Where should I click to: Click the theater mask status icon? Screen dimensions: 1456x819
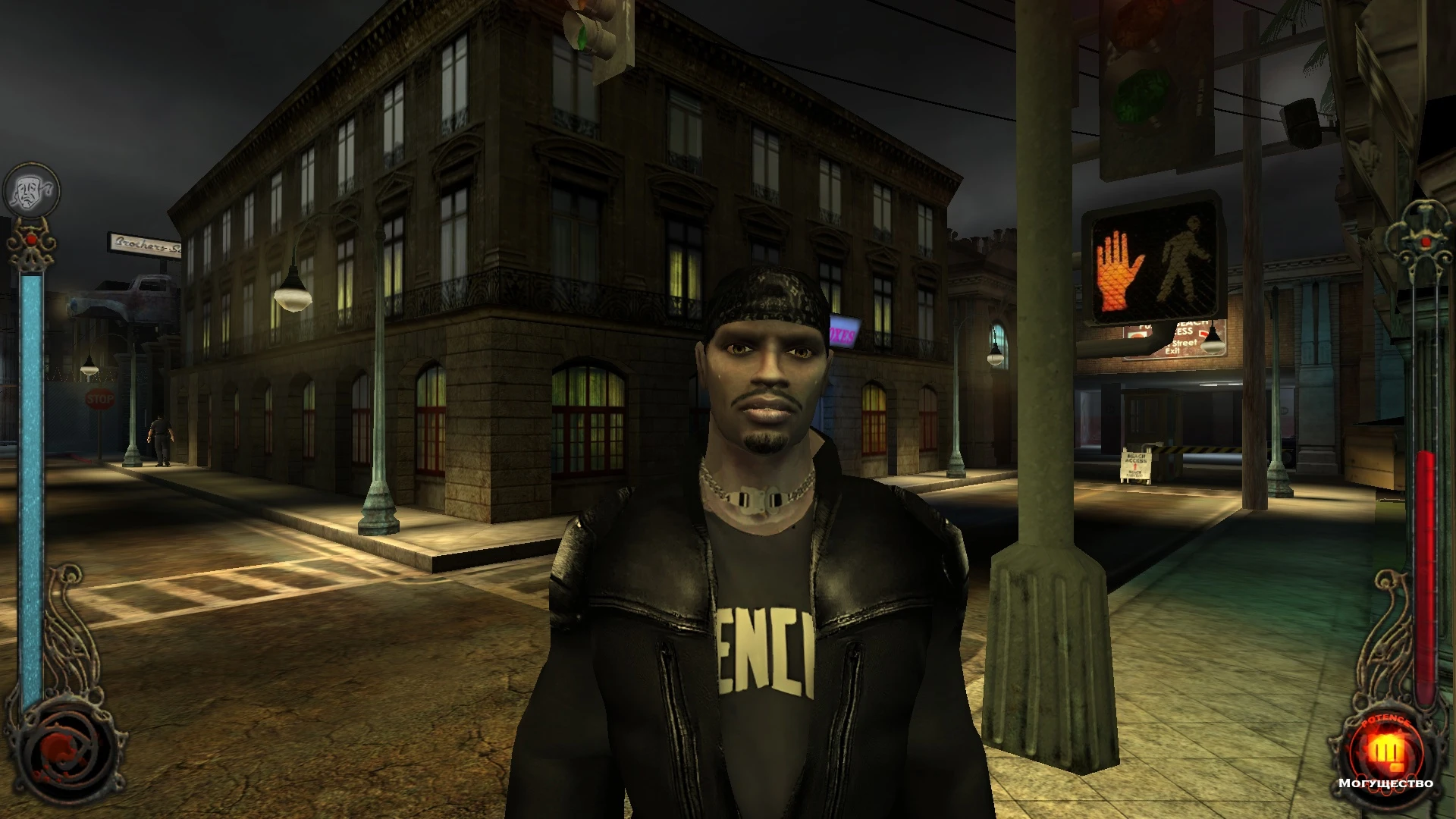tap(30, 188)
